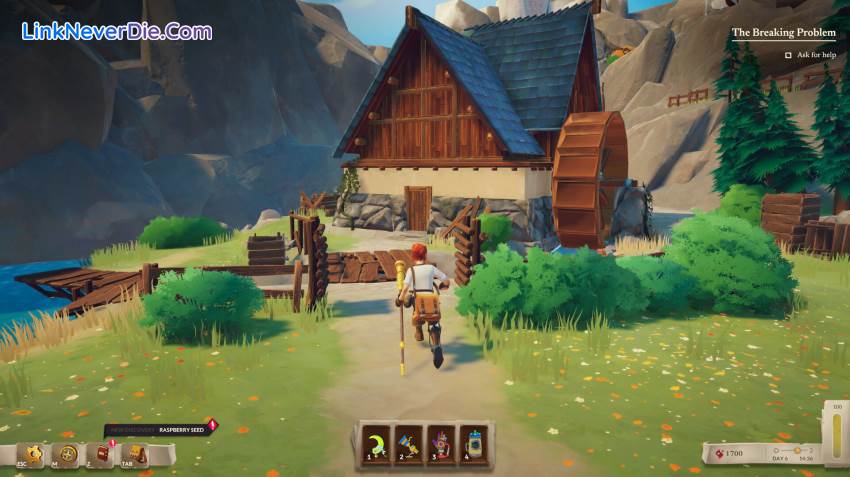Select the purple bellows tool in the hotbar
This screenshot has height=477, width=850.
[440, 441]
